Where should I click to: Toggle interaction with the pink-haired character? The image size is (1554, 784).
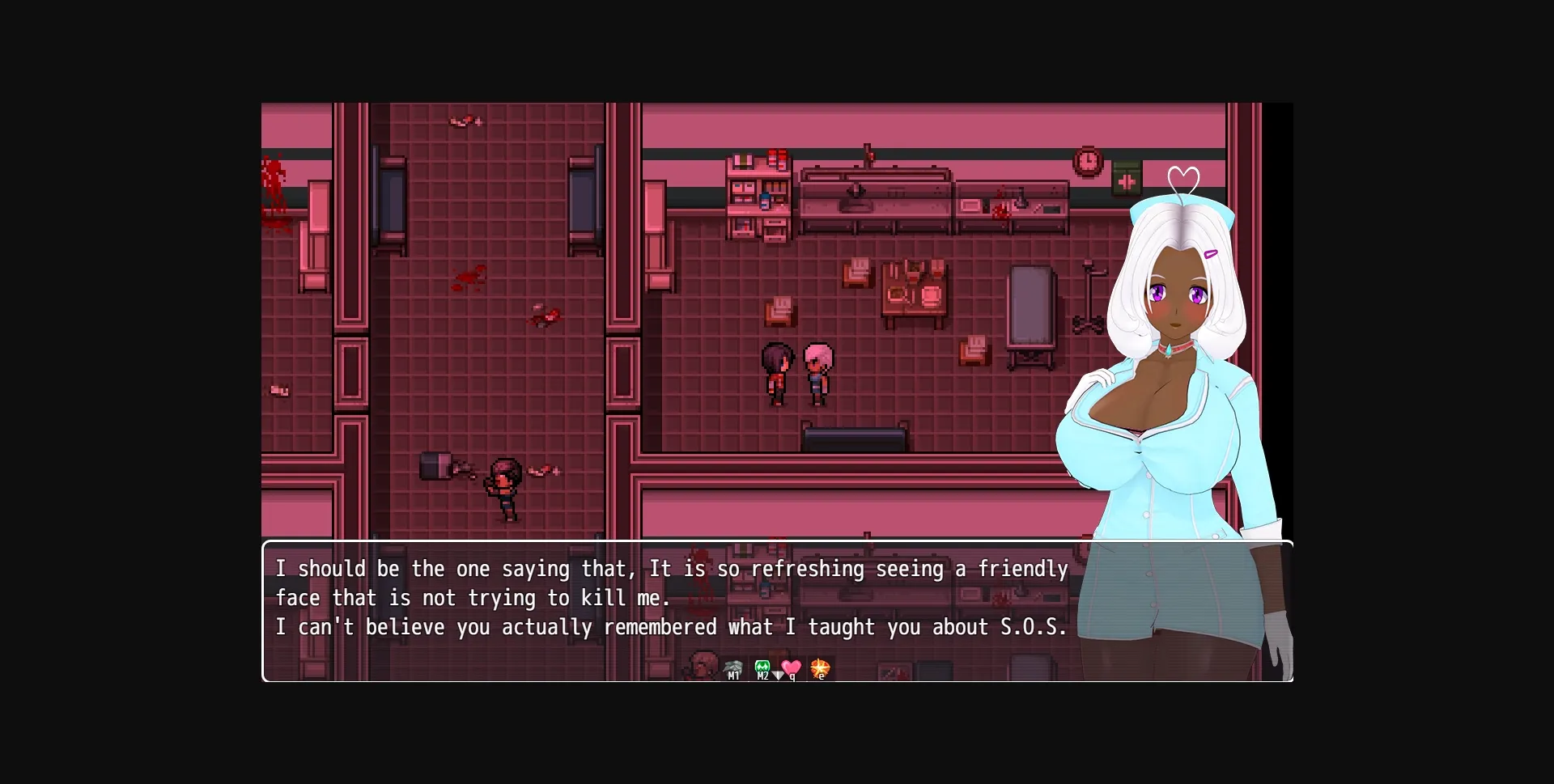817,372
